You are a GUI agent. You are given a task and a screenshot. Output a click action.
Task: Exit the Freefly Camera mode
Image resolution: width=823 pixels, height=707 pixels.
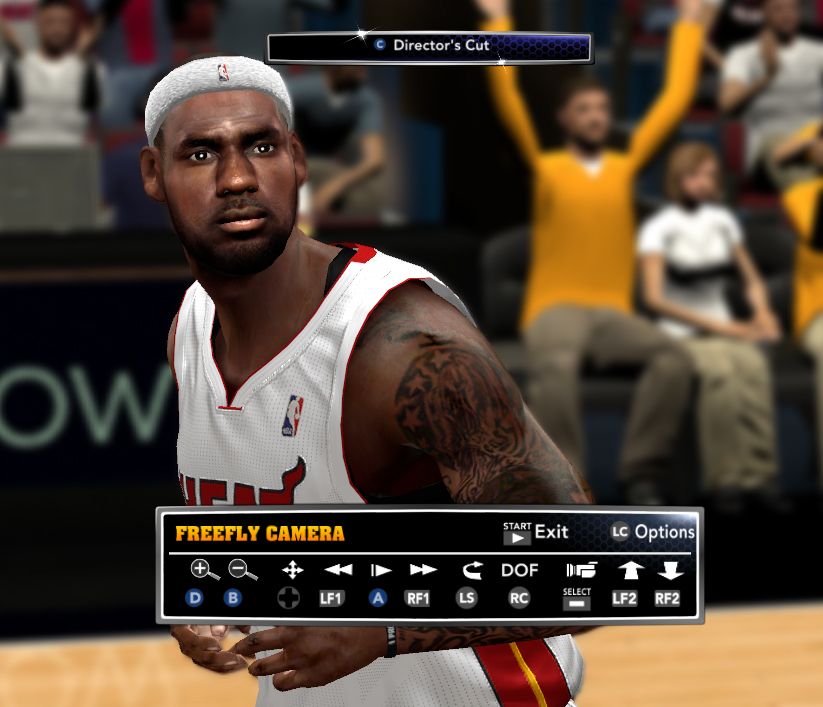[x=535, y=532]
